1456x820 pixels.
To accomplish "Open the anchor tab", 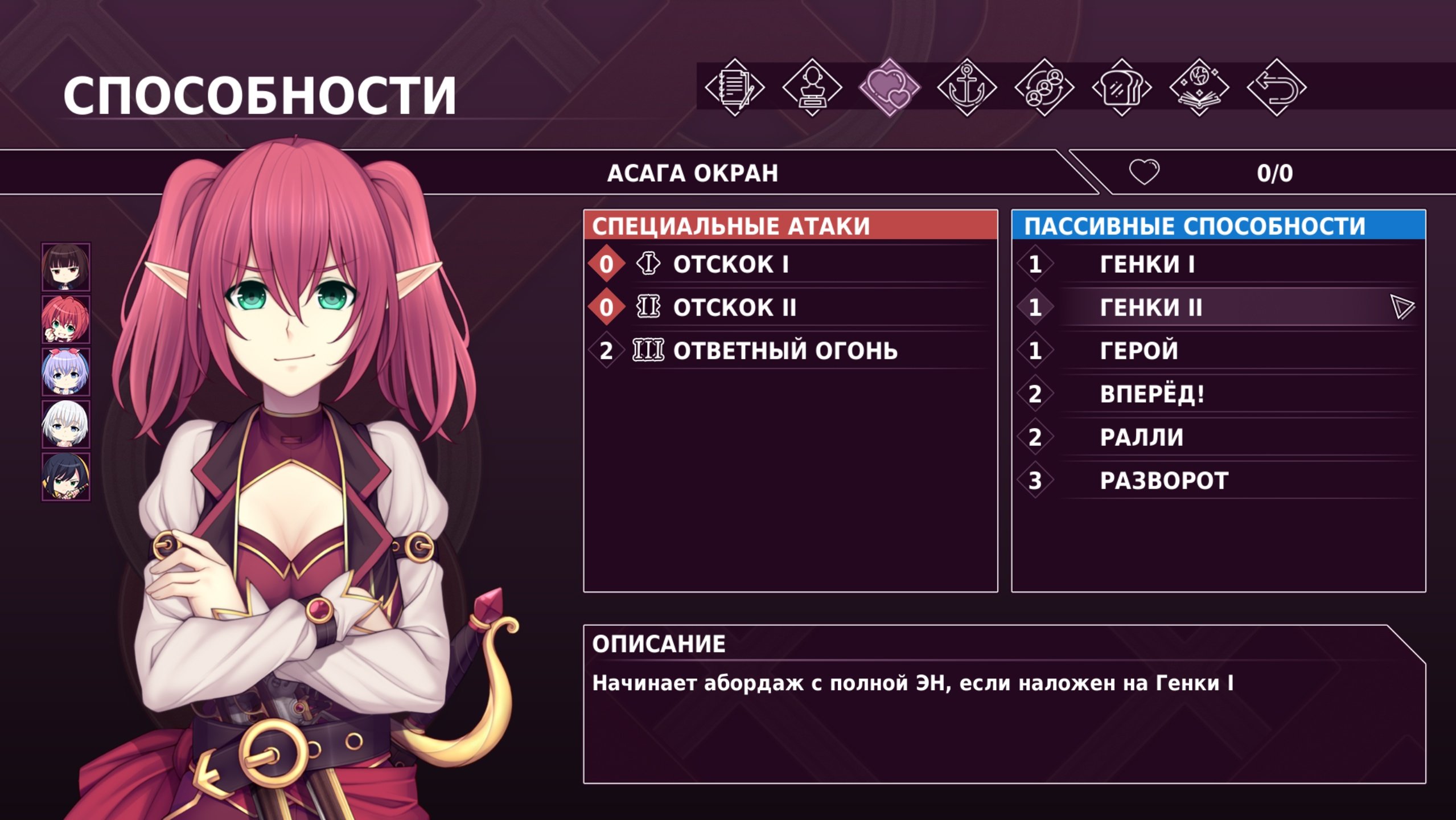I will 966,88.
